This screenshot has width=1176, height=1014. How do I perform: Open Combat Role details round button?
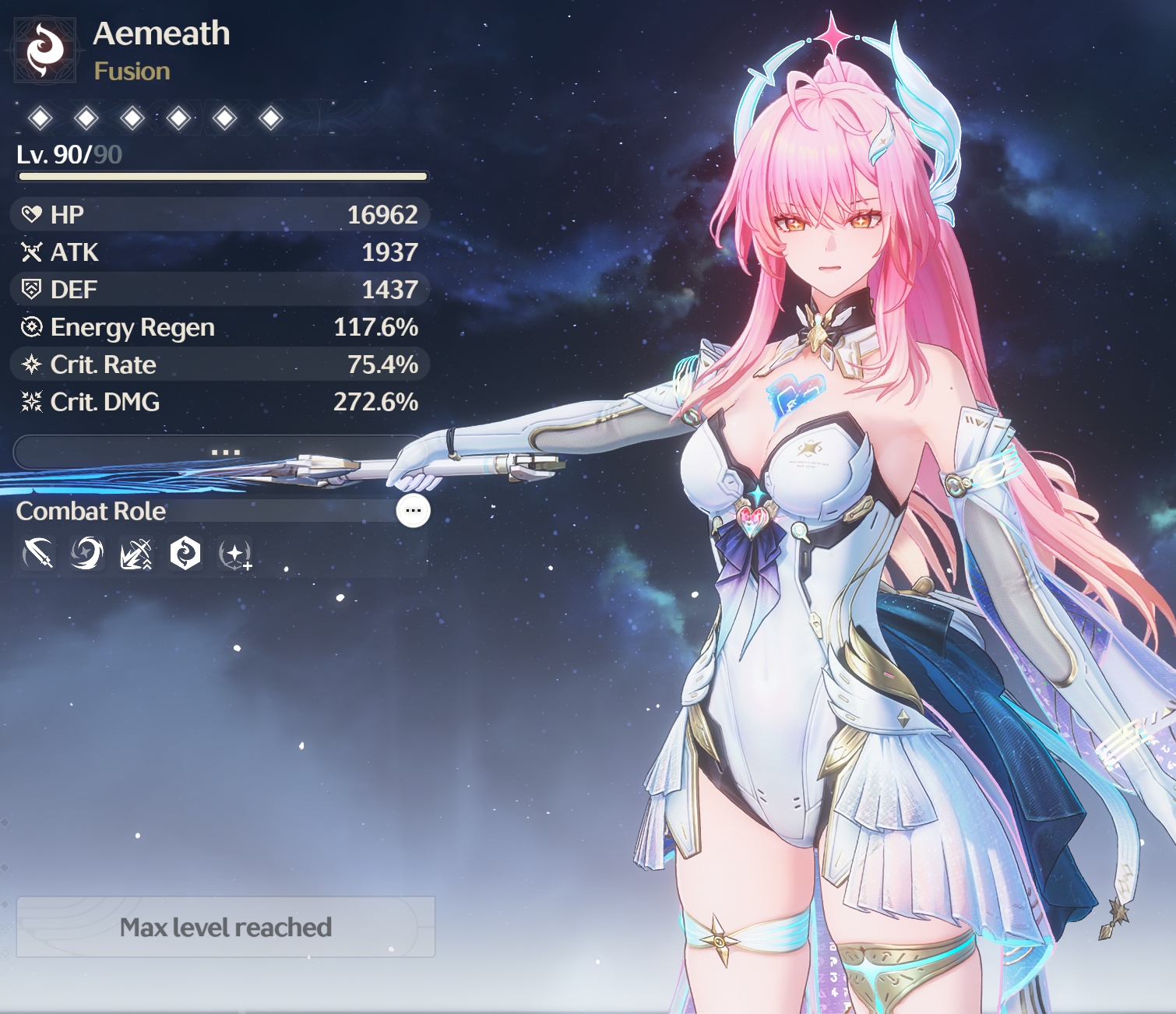[x=413, y=511]
